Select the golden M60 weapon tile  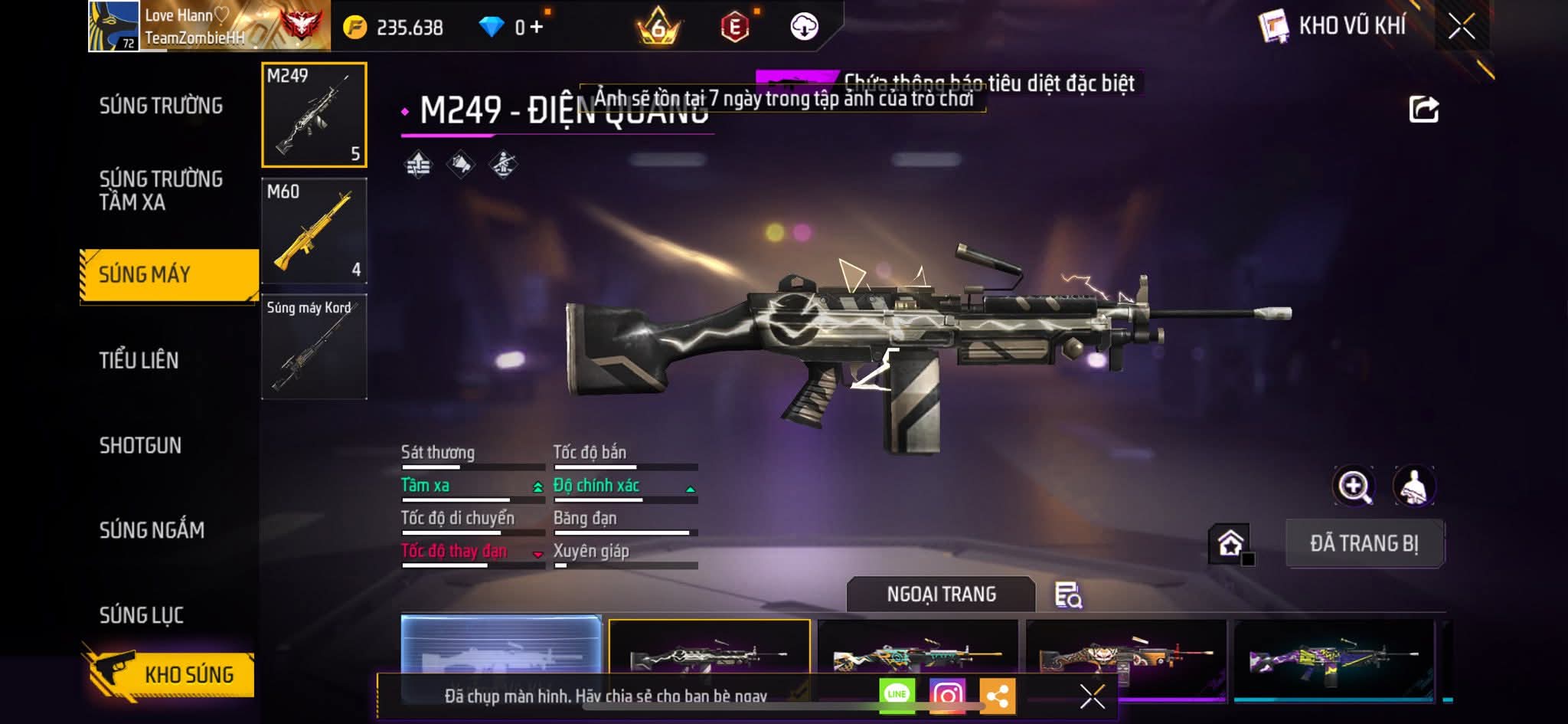pyautogui.click(x=314, y=231)
